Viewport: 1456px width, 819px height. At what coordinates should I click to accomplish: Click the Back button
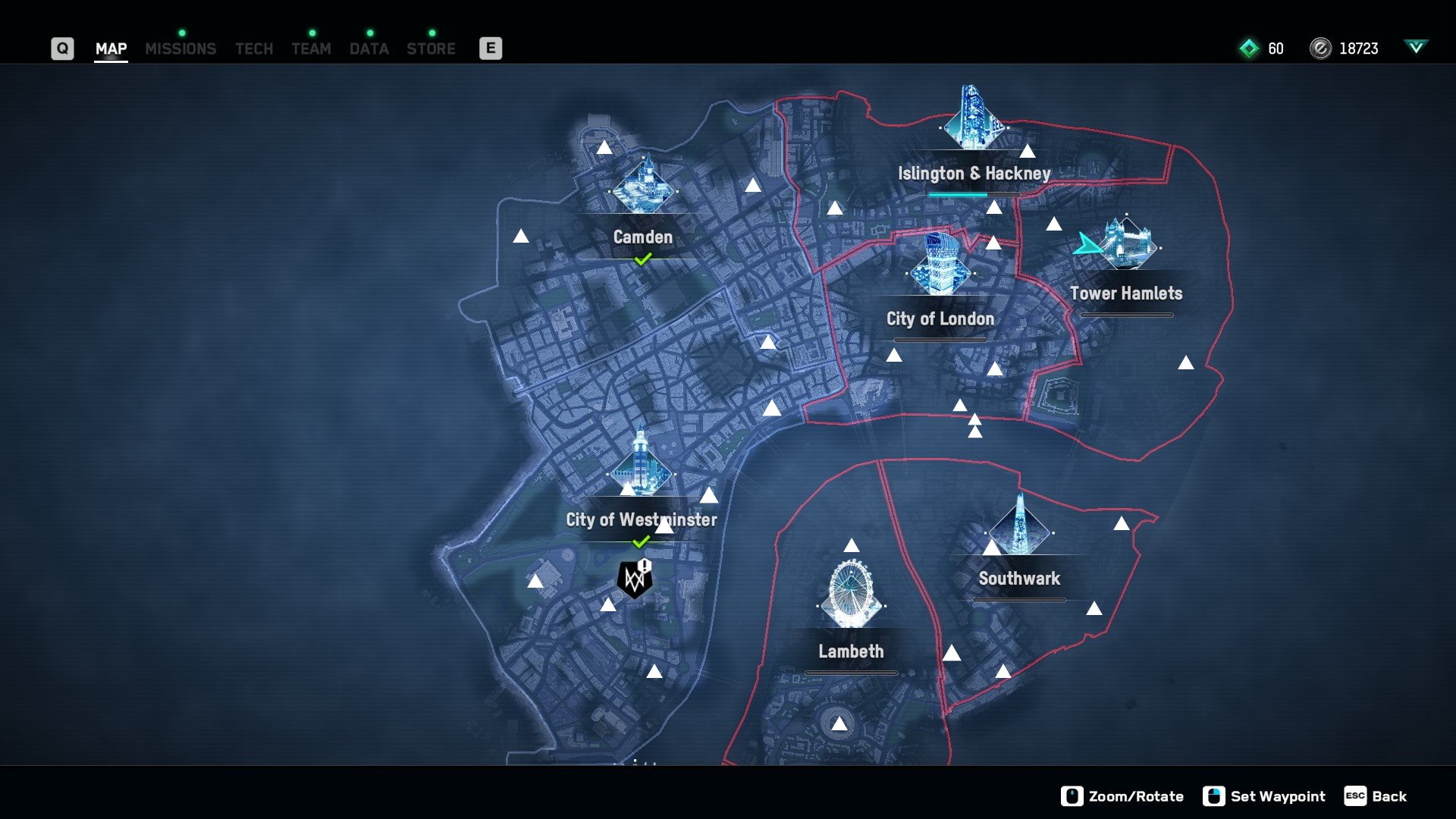[1376, 796]
